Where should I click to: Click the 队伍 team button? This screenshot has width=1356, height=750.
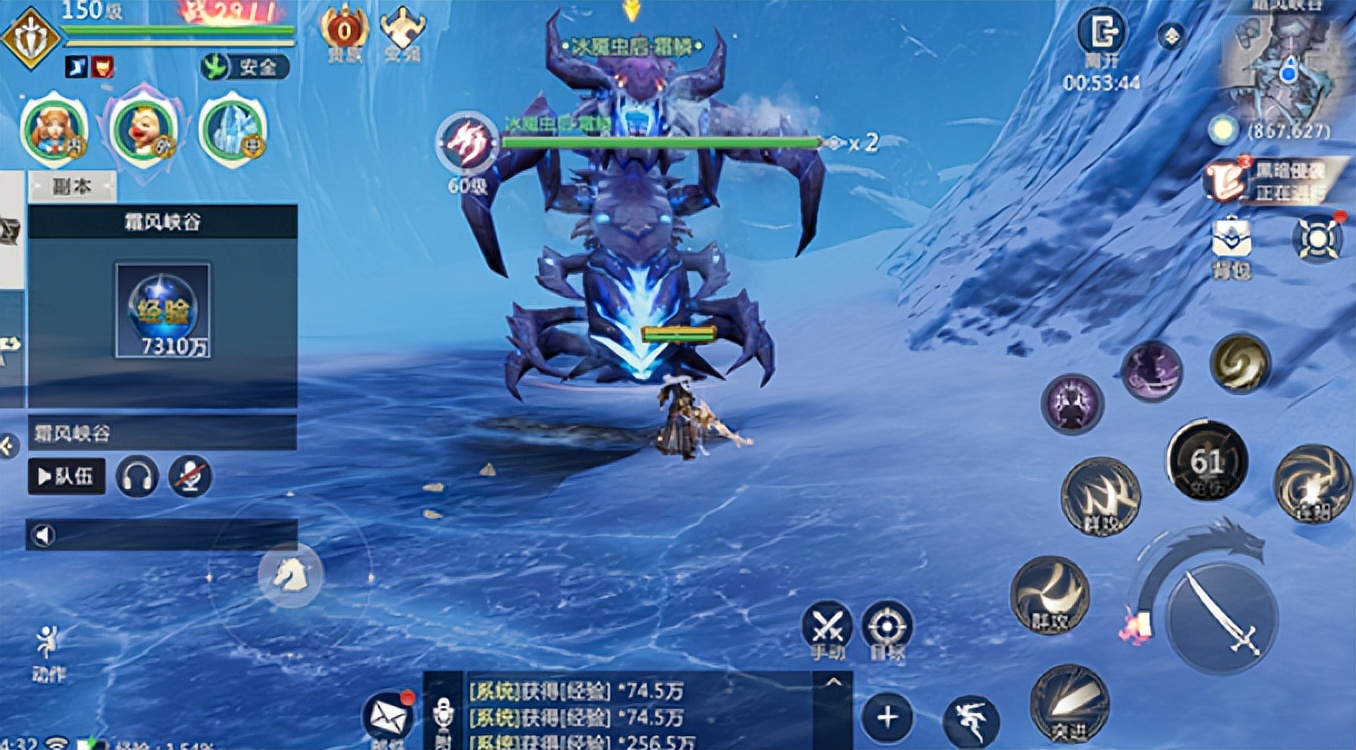(x=65, y=476)
